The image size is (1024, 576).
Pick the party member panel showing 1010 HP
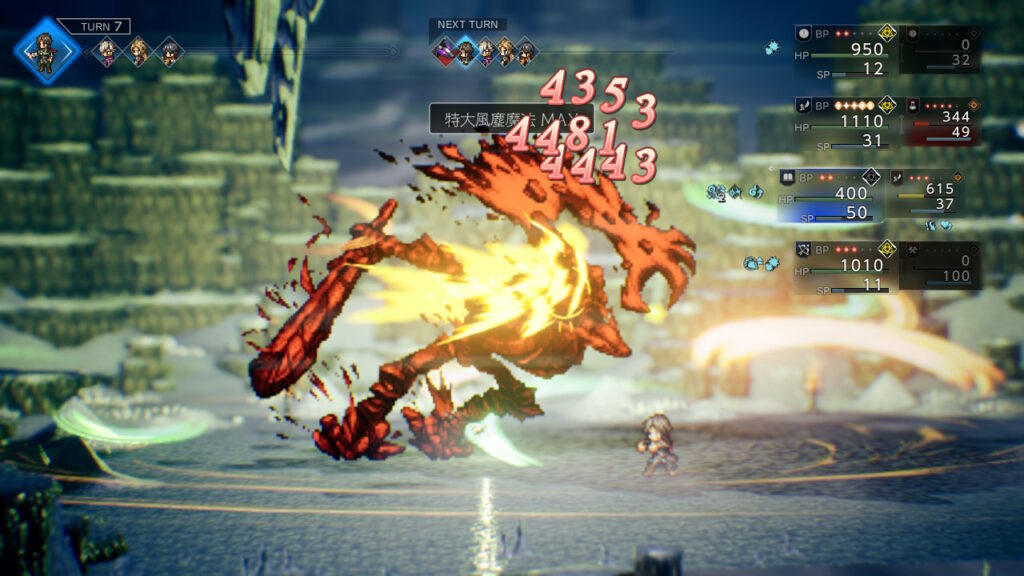pyautogui.click(x=846, y=266)
